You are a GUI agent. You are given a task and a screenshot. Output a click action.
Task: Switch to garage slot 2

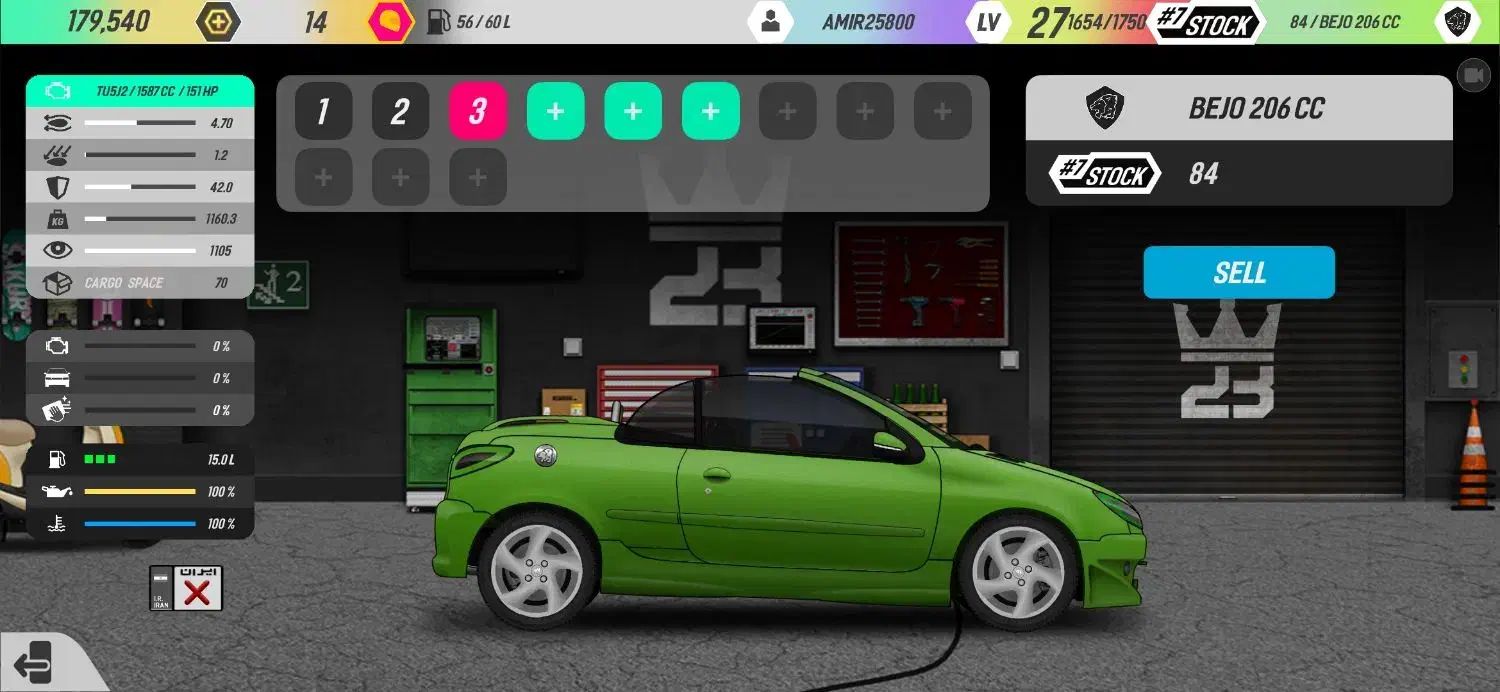400,111
